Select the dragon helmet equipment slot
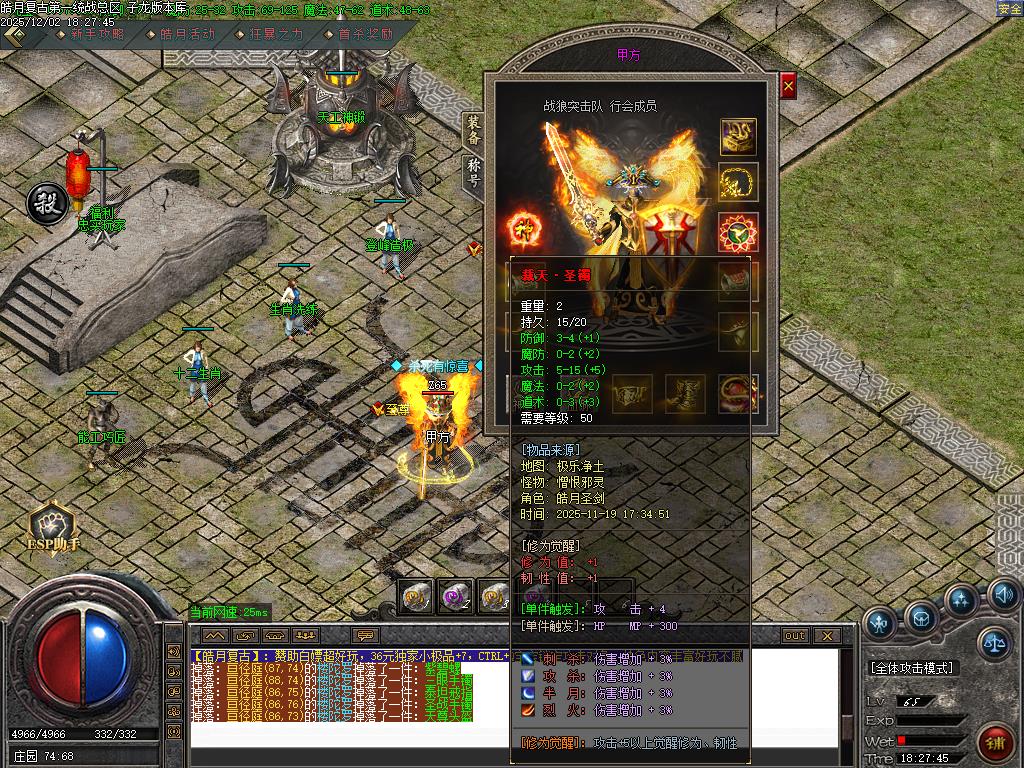Viewport: 1024px width, 768px height. (x=738, y=137)
